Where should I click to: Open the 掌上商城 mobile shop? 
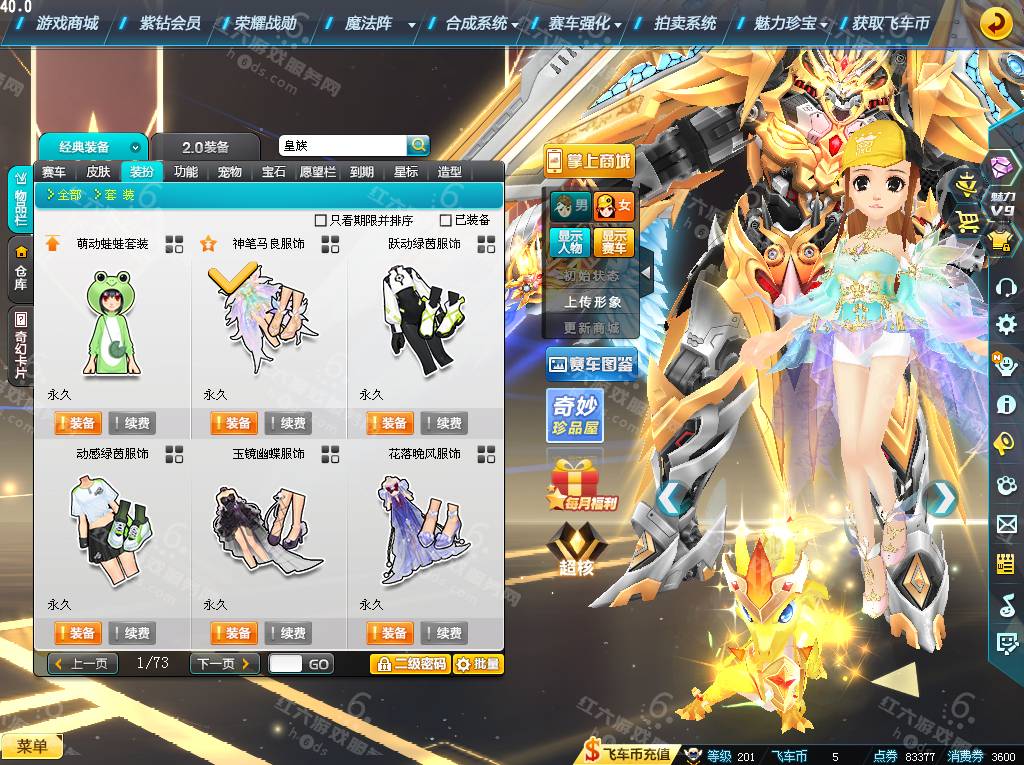coord(589,160)
